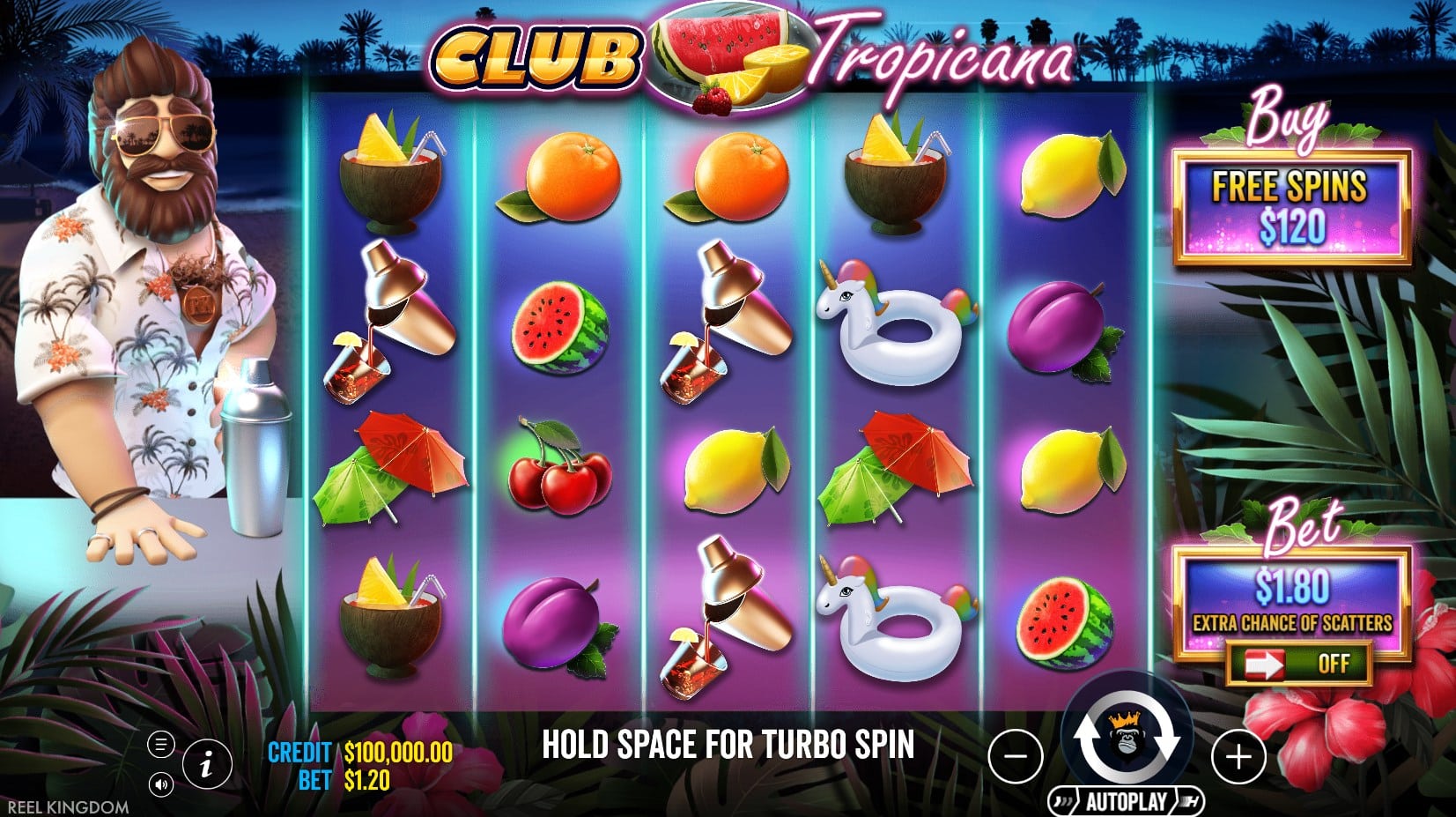The width and height of the screenshot is (1456, 817).
Task: Decrease the bet with the minus button
Action: (1016, 756)
